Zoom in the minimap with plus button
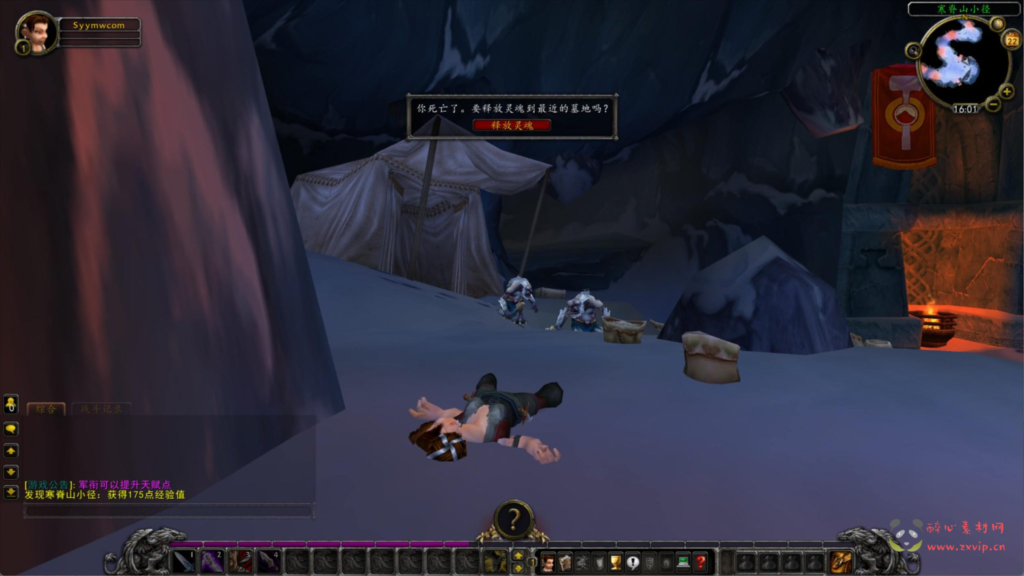The height and width of the screenshot is (576, 1024). [x=1006, y=92]
